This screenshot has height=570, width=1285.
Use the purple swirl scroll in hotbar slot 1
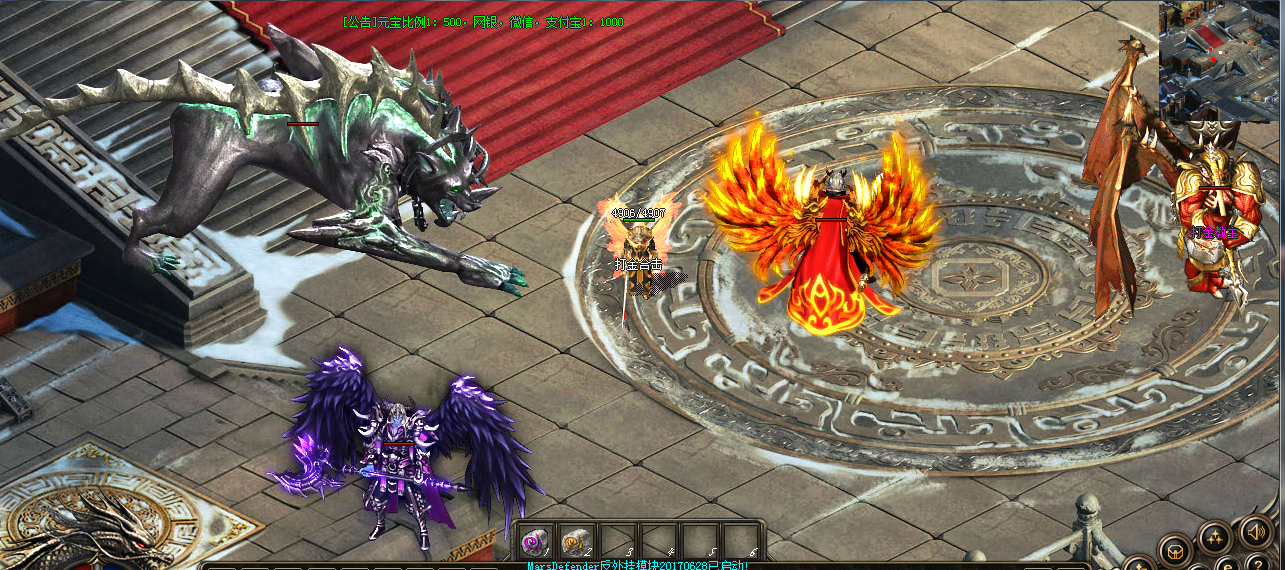click(x=536, y=541)
